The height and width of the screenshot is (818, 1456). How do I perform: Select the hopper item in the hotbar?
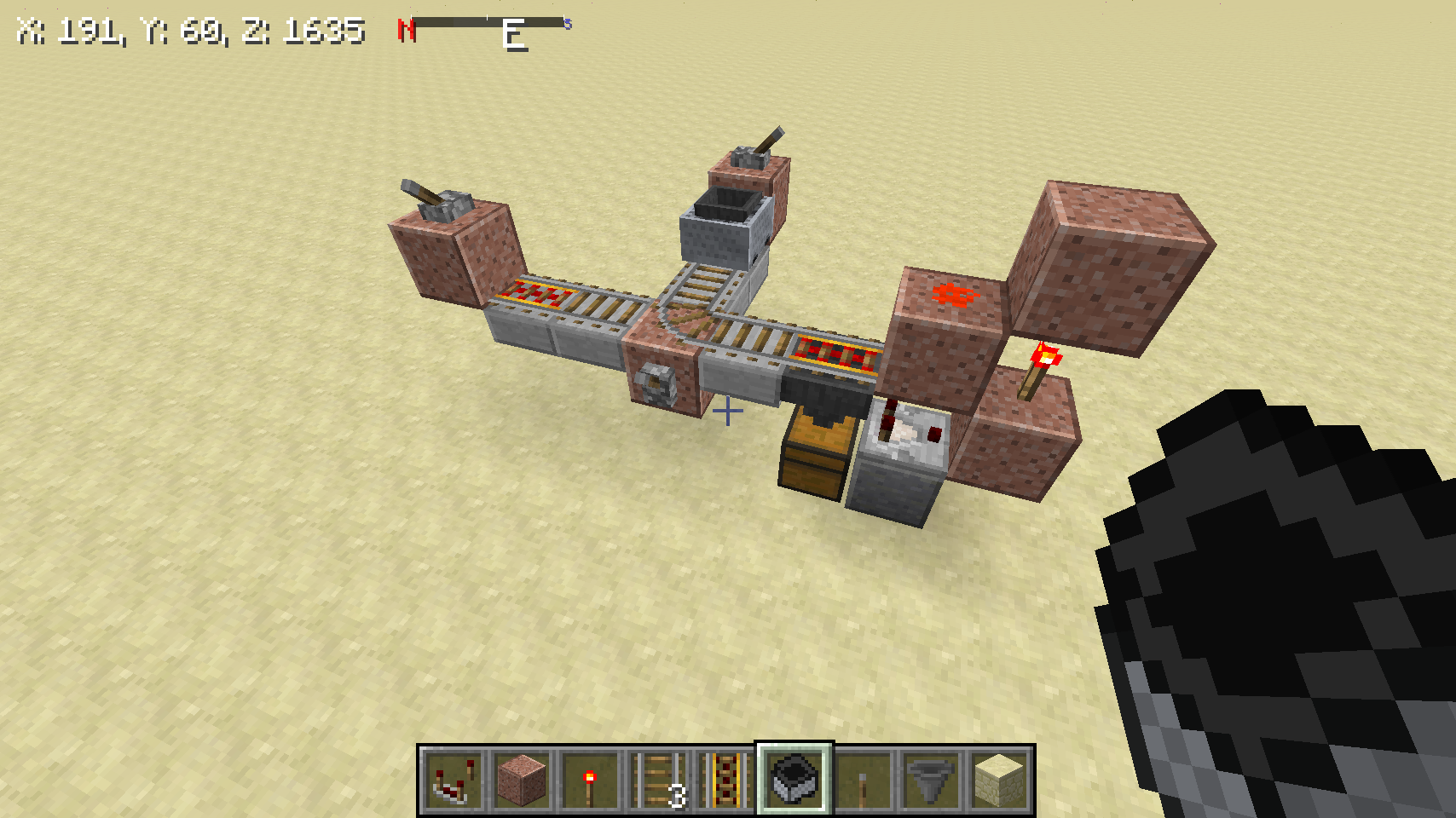pos(930,777)
